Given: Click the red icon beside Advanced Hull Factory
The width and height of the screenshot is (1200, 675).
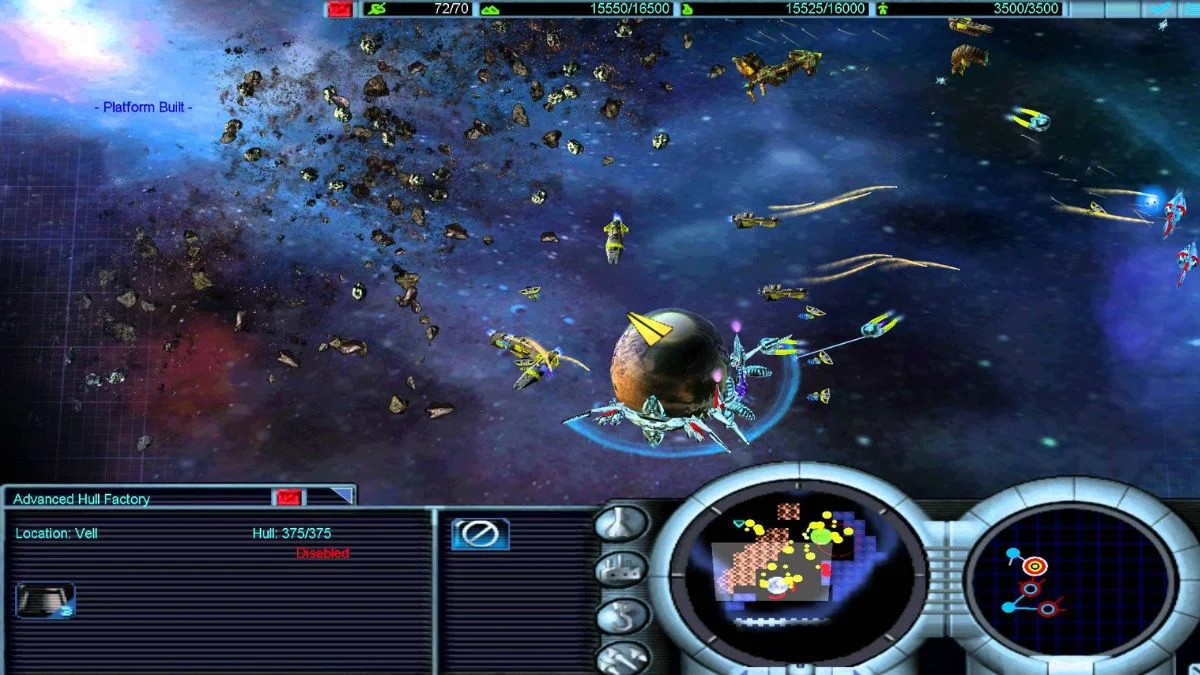Looking at the screenshot, I should tap(289, 496).
